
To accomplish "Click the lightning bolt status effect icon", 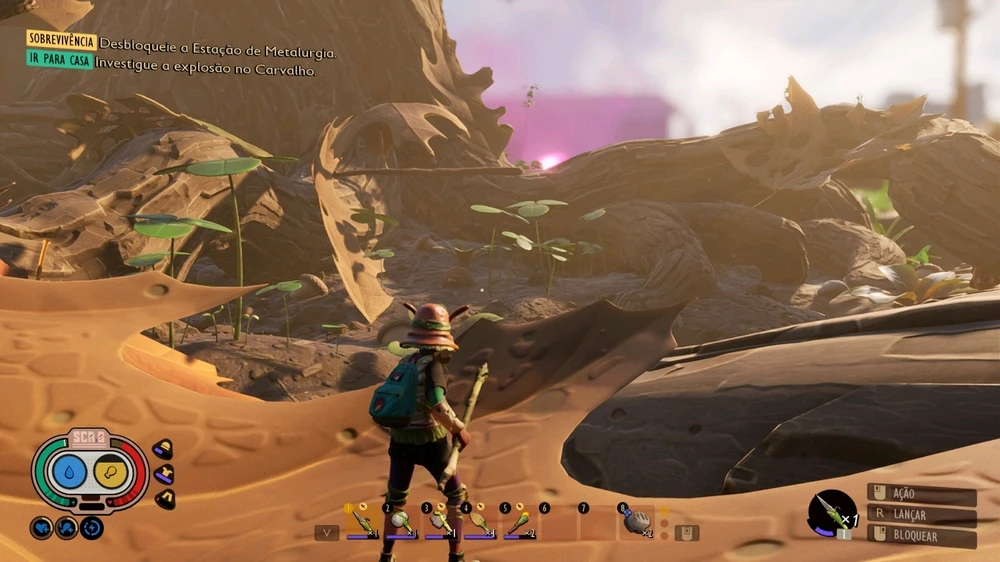I will 92,527.
